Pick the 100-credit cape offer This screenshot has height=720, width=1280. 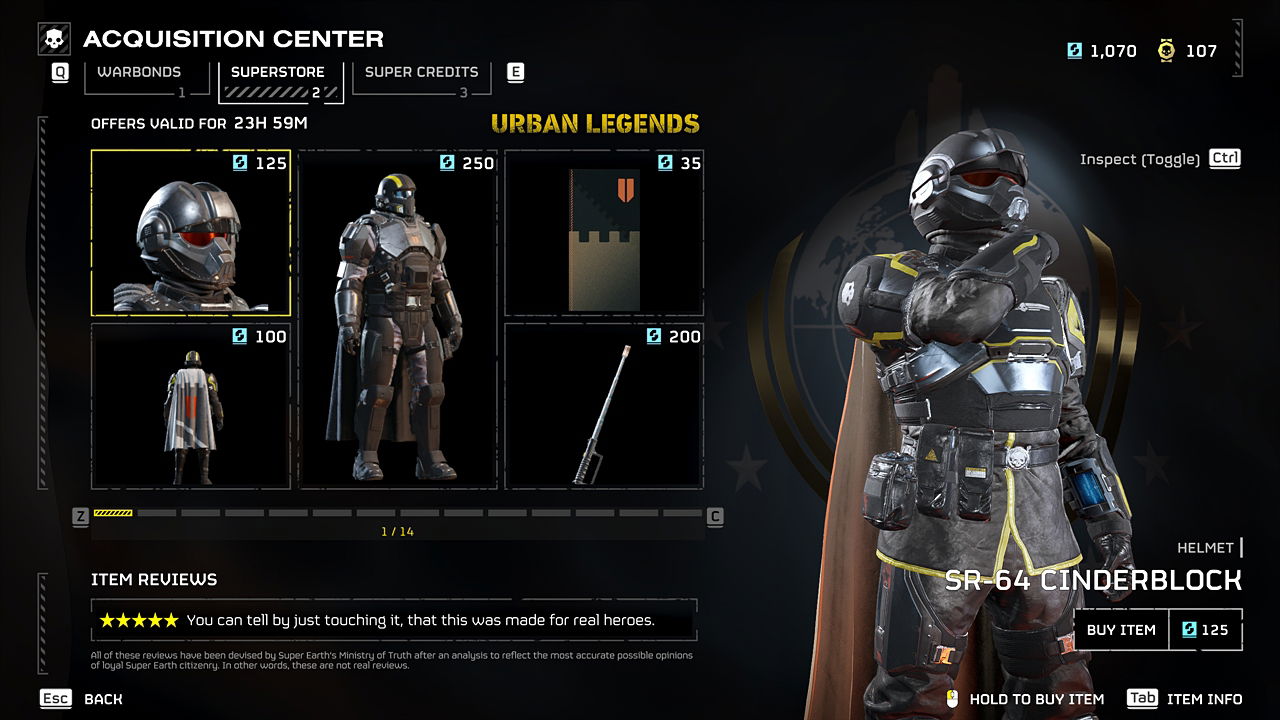point(190,406)
